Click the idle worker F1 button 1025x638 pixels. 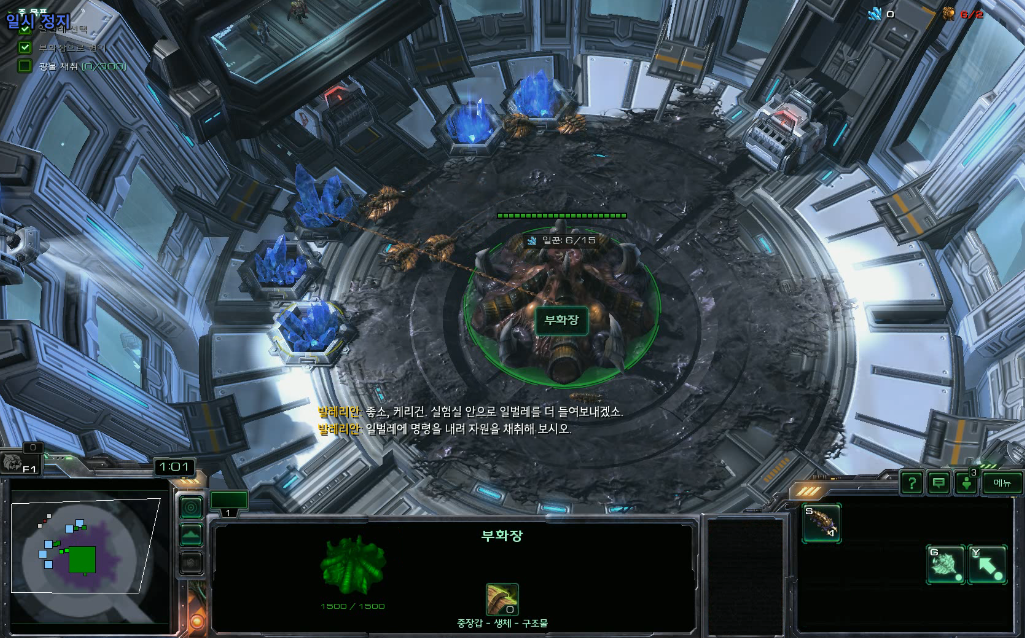(x=21, y=462)
